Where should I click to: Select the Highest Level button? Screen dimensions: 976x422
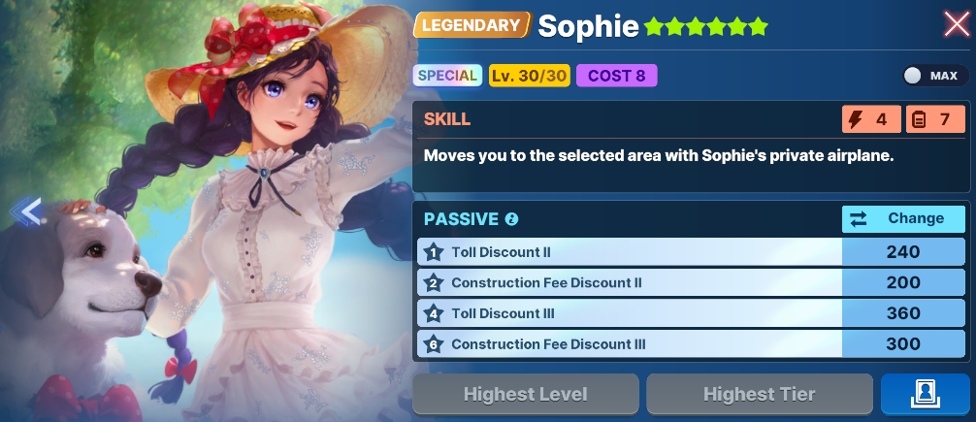coord(525,395)
